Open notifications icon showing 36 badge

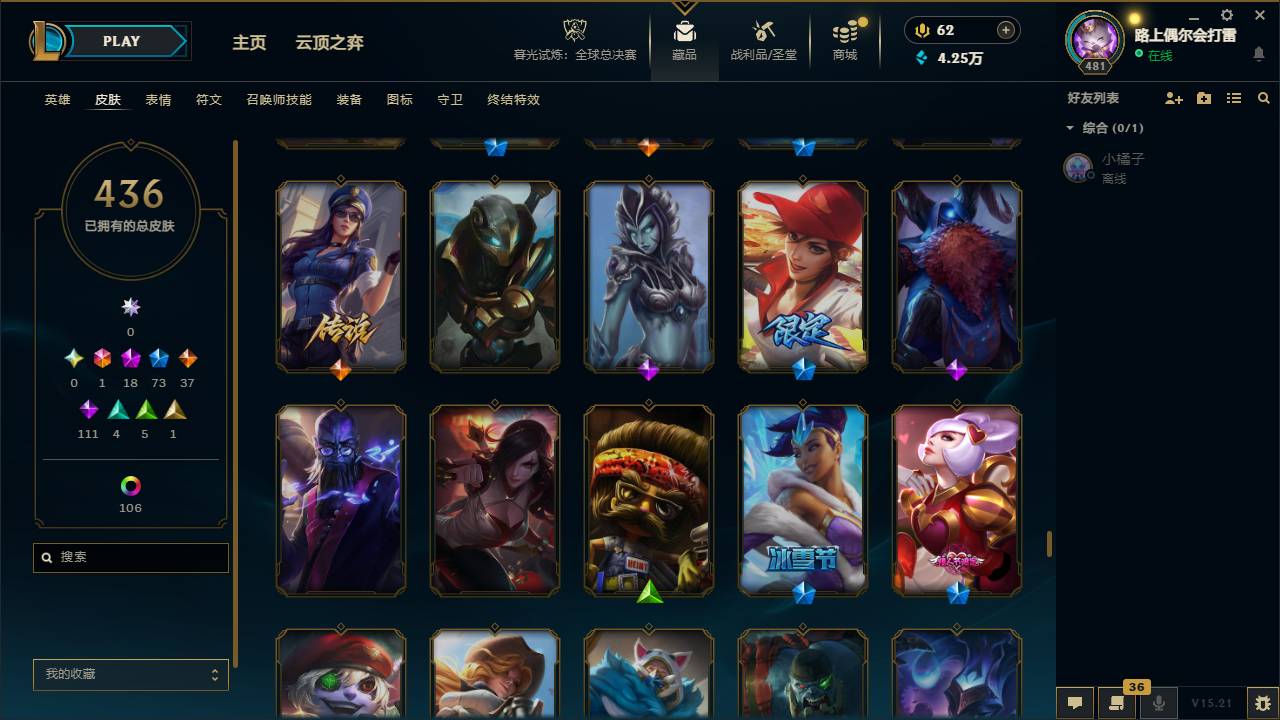tap(1117, 703)
